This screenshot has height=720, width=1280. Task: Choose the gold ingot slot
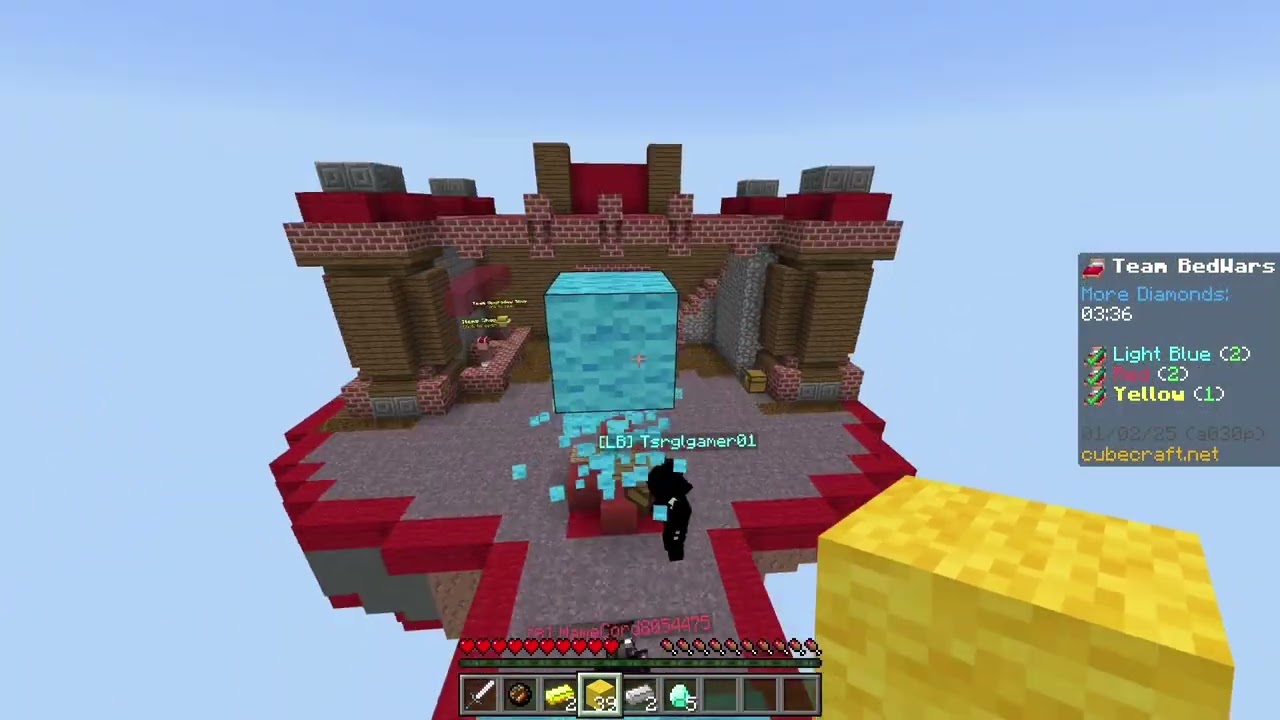click(559, 694)
